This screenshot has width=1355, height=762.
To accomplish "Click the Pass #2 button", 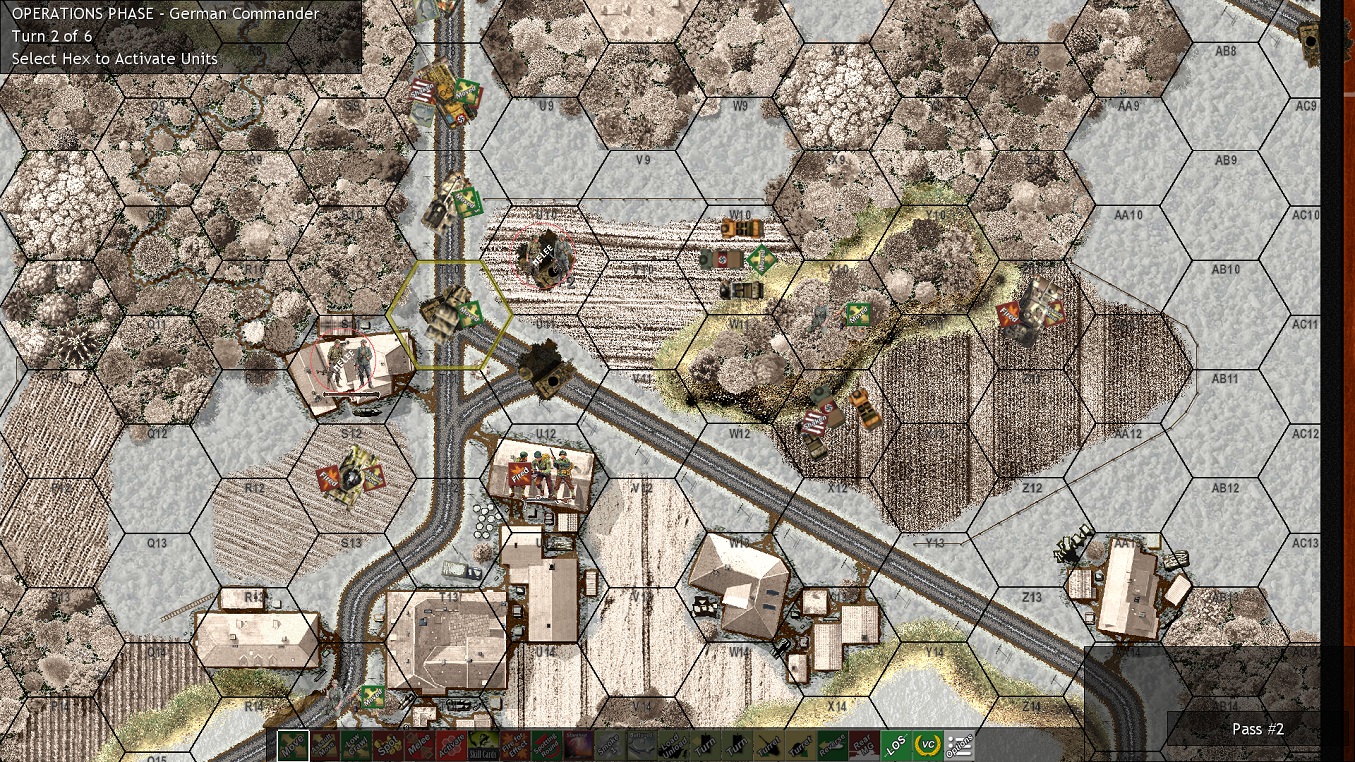I will point(1258,729).
